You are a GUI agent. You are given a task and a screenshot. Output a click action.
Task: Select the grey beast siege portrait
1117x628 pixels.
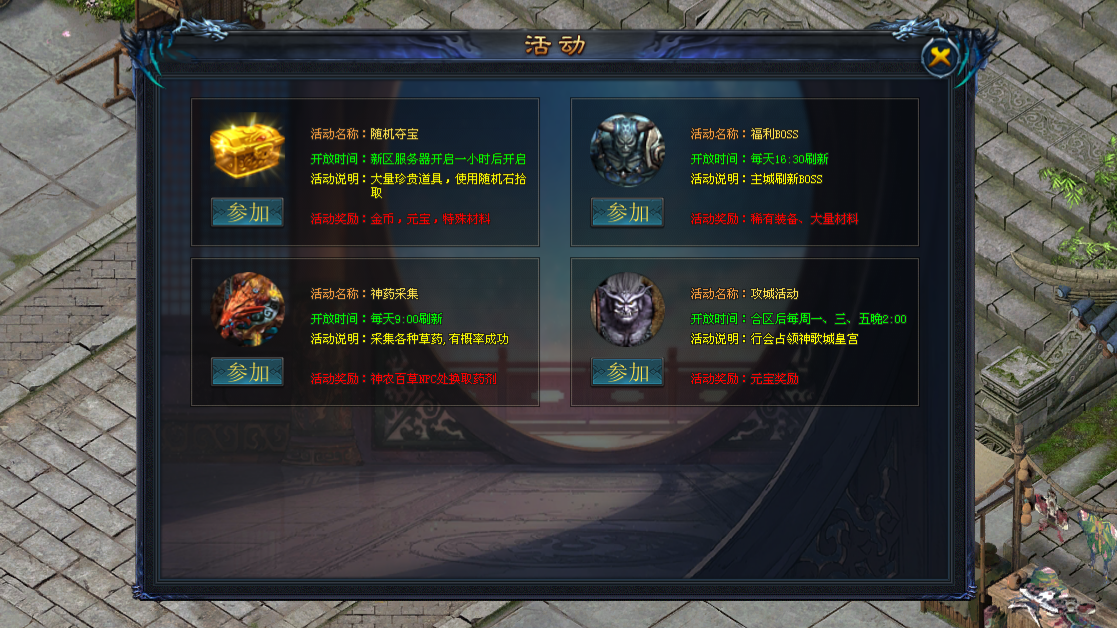[627, 309]
